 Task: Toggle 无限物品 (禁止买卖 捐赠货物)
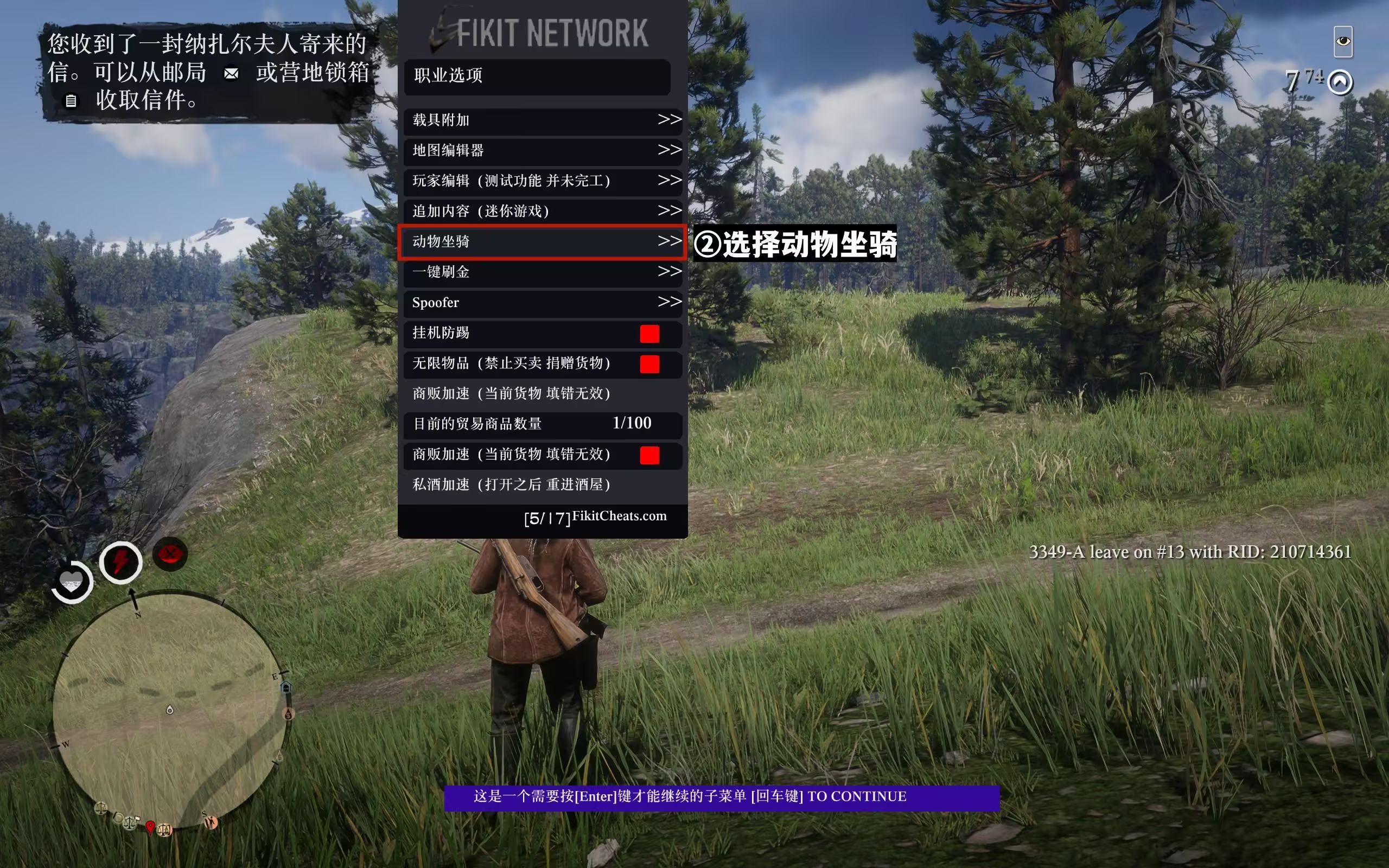point(649,364)
